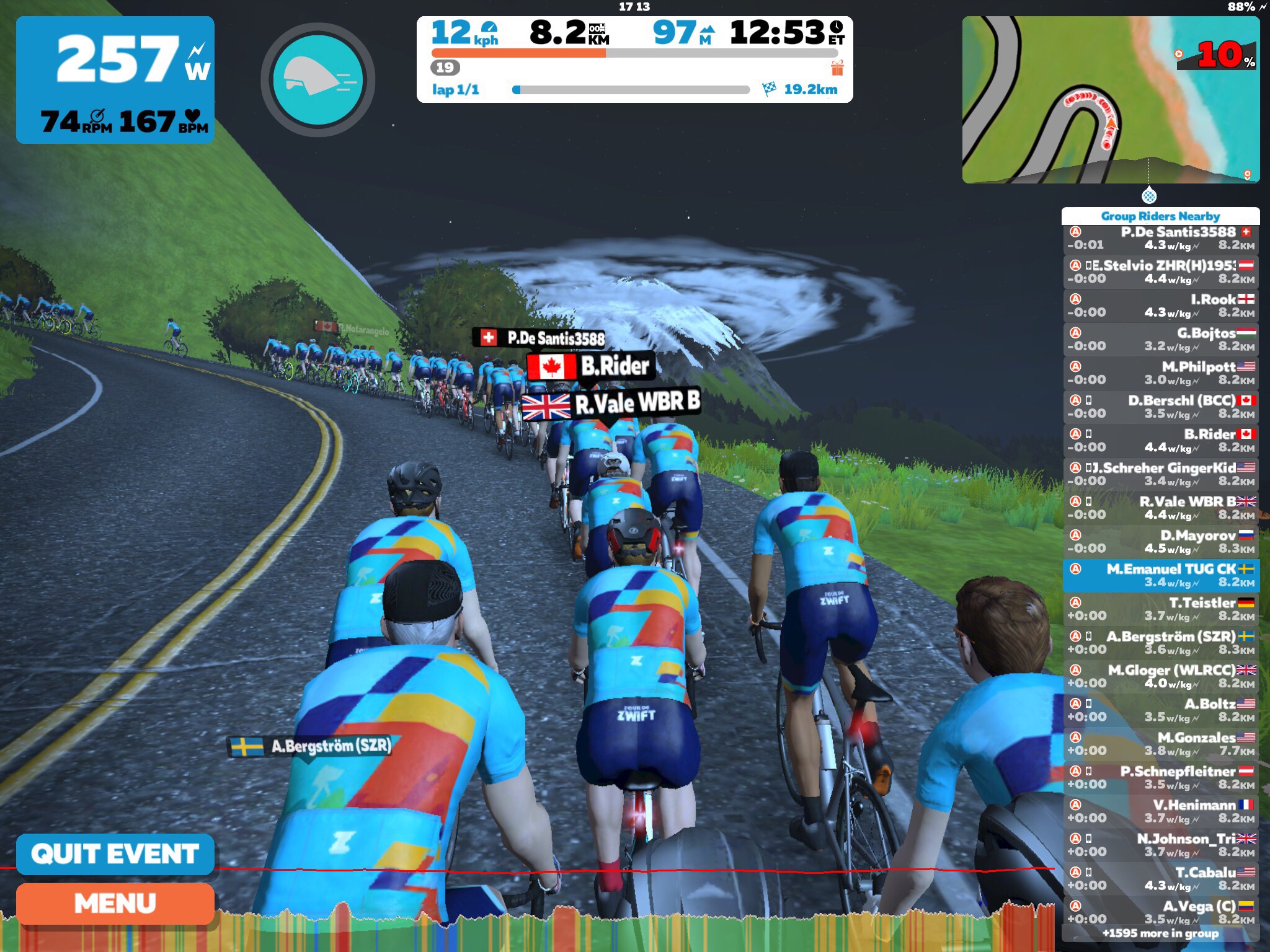Select highlighted M.Emanuel TUG CK row
The width and height of the screenshot is (1270, 952).
[1160, 575]
